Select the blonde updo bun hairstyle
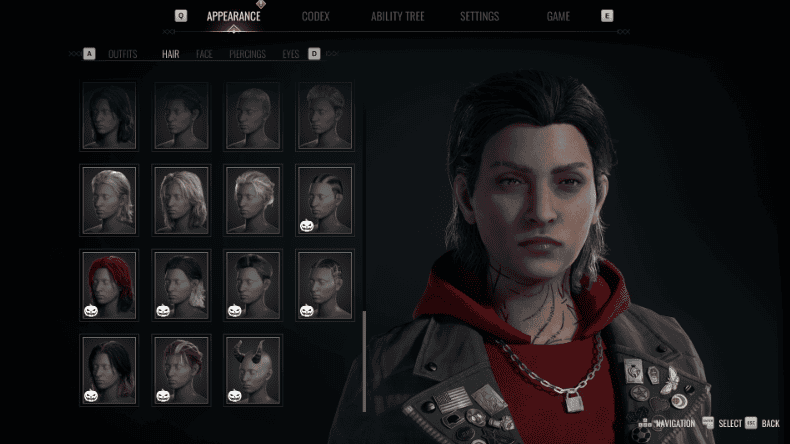 pyautogui.click(x=253, y=201)
